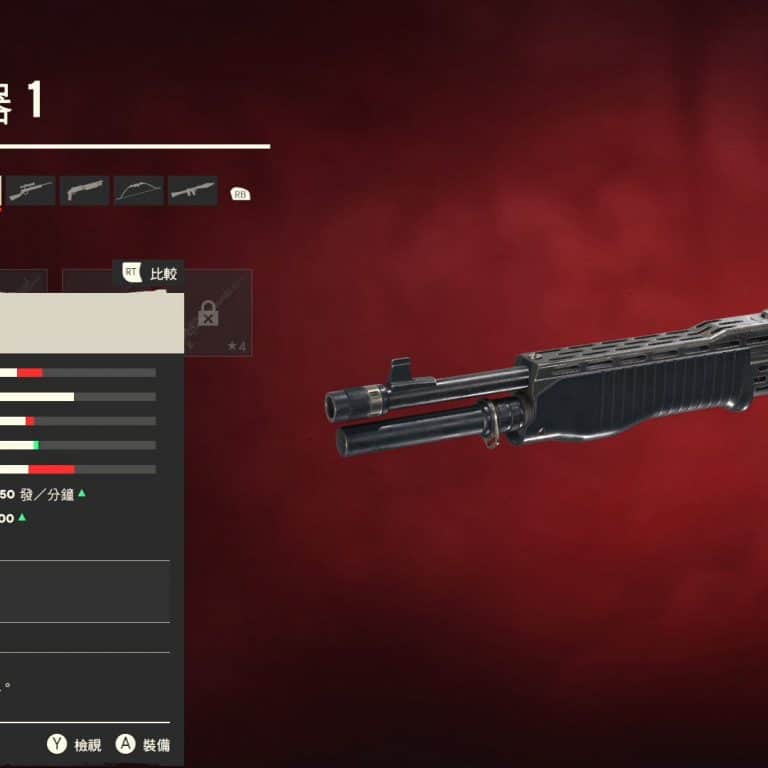Open the shotgun weapon category tab

[x=85, y=191]
